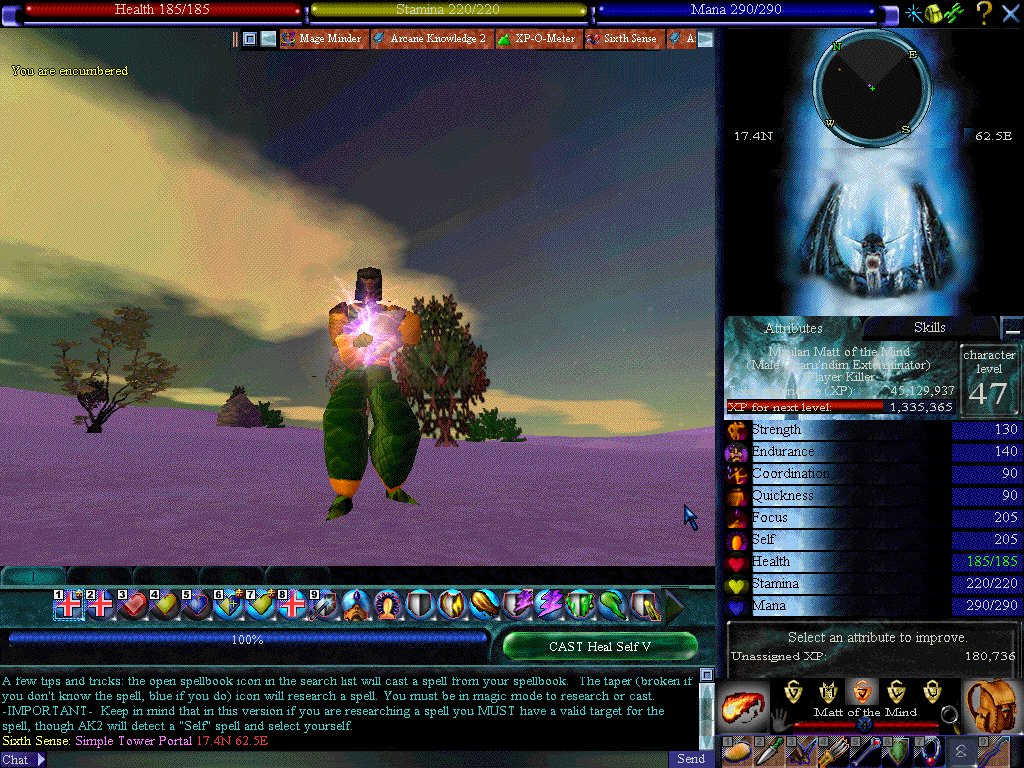Image resolution: width=1024 pixels, height=768 pixels.
Task: Minimize the attributes panel
Action: point(1013,330)
